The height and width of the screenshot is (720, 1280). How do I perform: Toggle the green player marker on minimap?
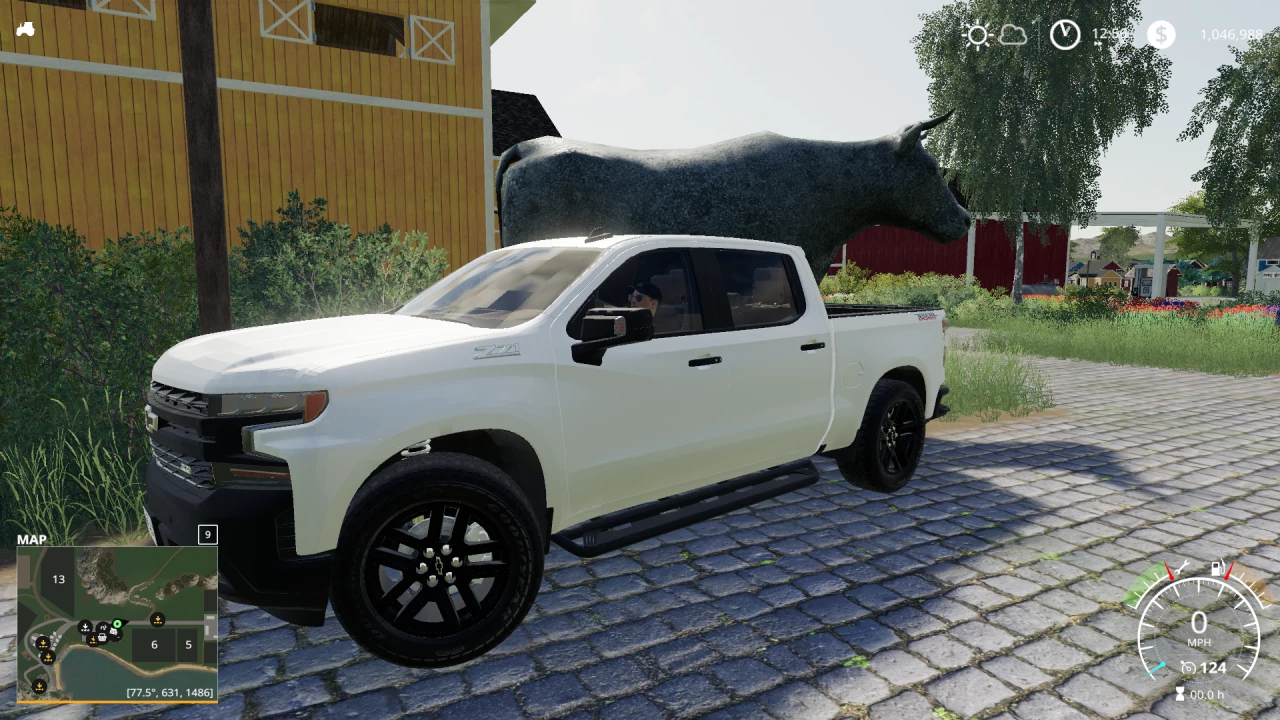117,624
